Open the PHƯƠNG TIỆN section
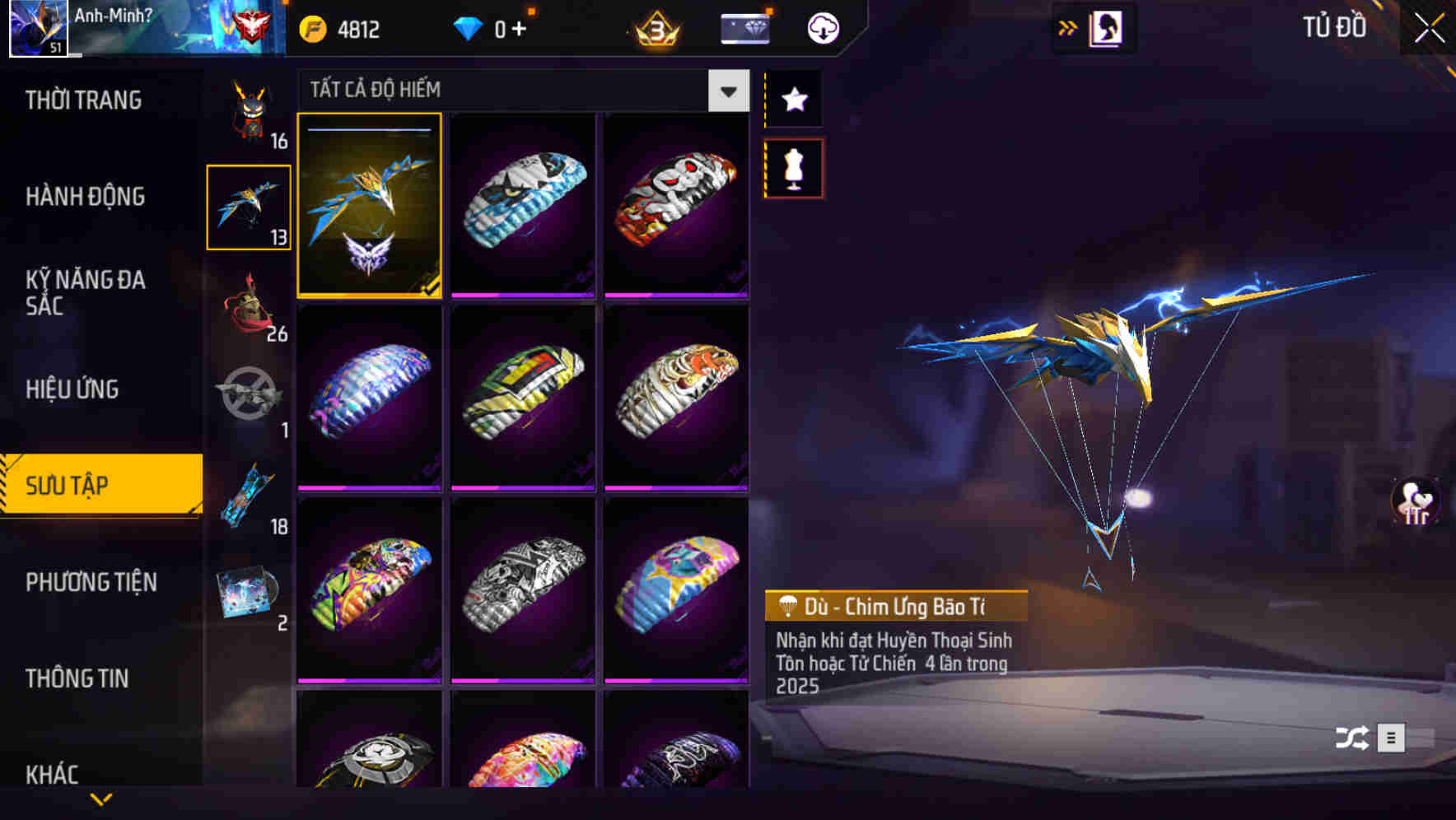Viewport: 1456px width, 820px height. click(91, 582)
